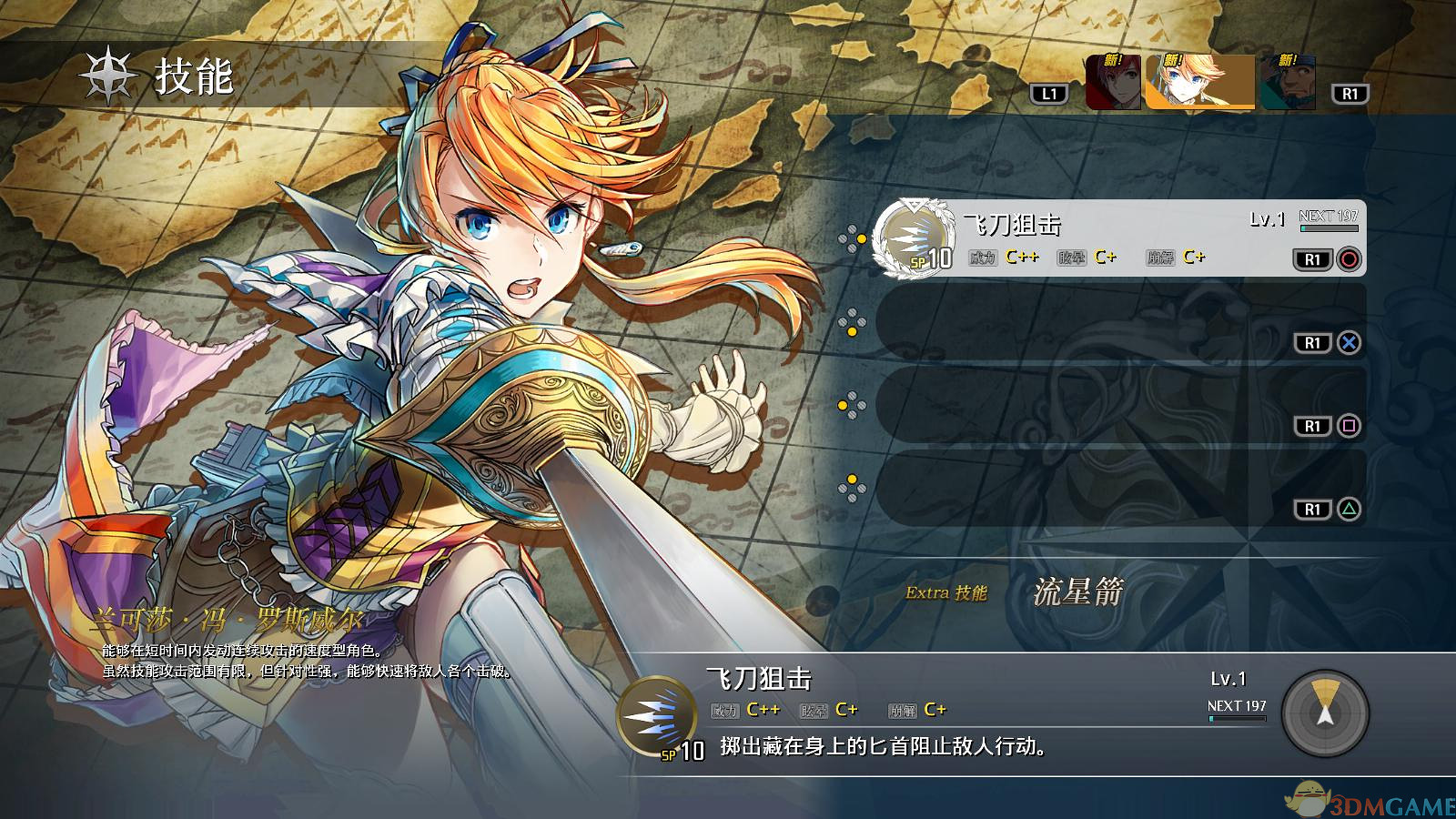This screenshot has height=819, width=1456.
Task: Switch to the red-haired character portrait
Action: (x=1113, y=83)
